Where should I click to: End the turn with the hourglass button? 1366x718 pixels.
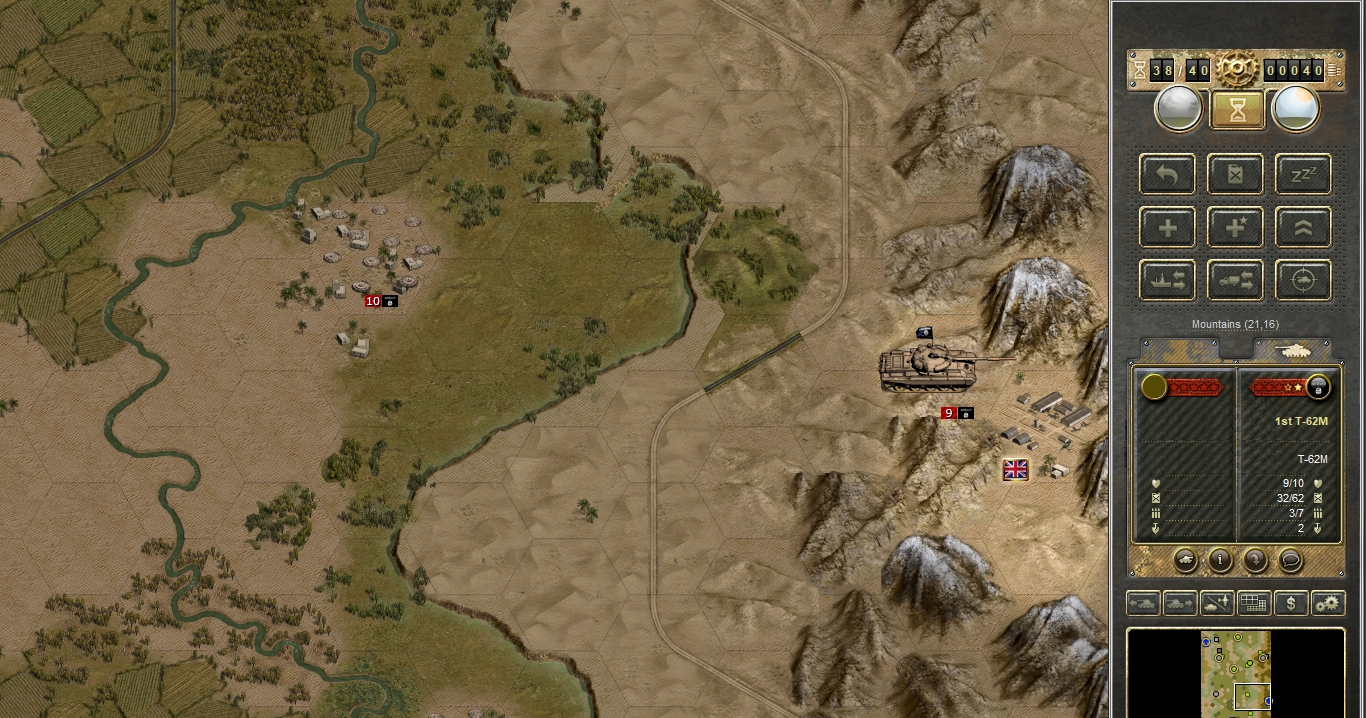1237,110
